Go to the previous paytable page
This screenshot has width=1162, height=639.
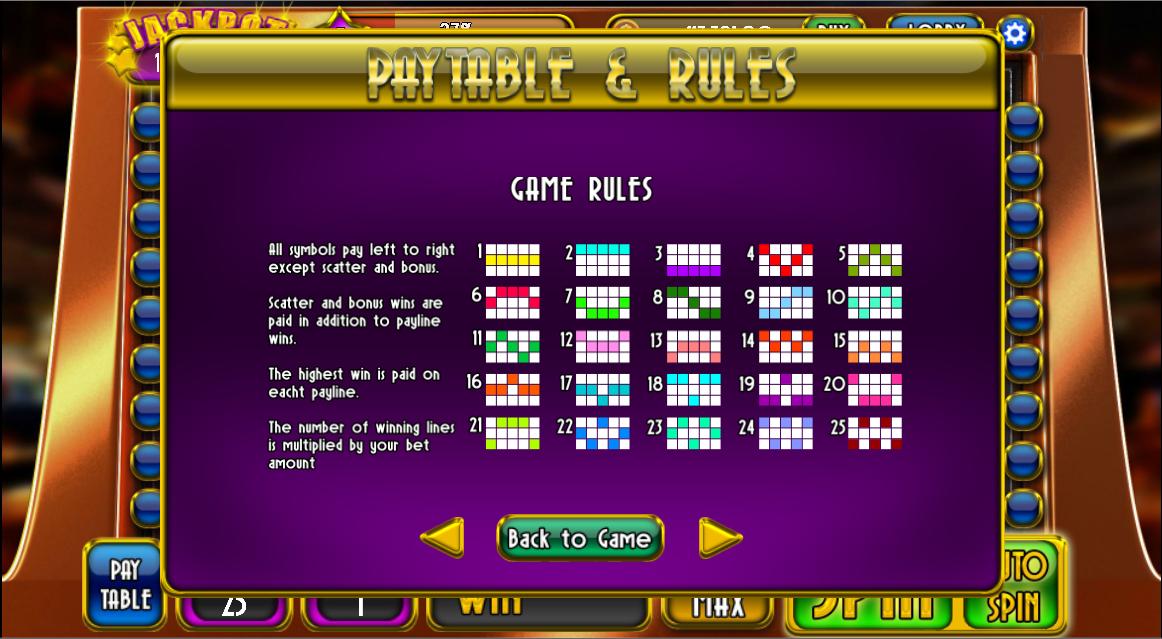pyautogui.click(x=442, y=538)
